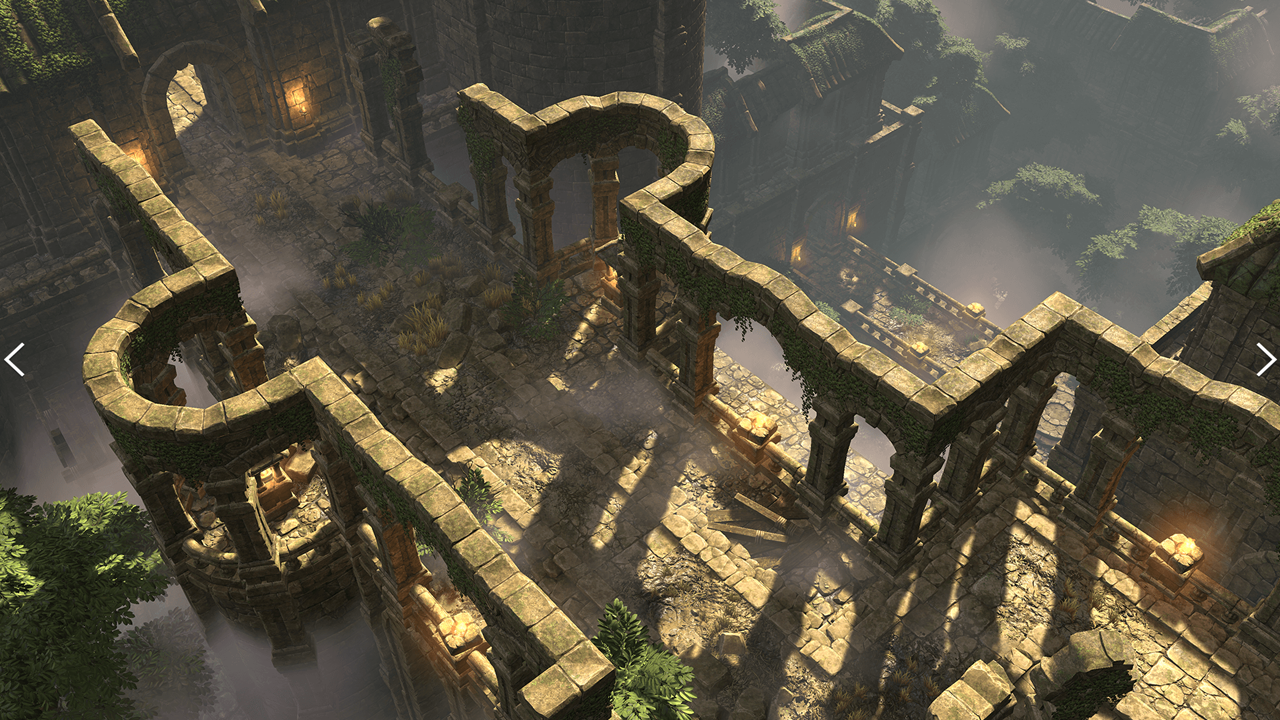
Task: Click the previous-image chevron on the left edge
Action: coord(15,360)
